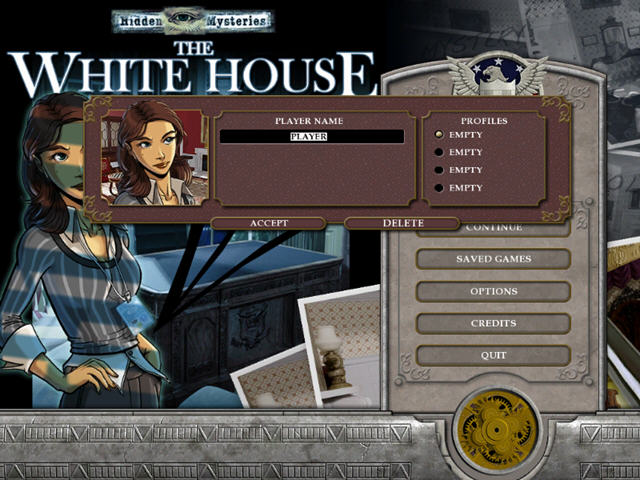Click the Accept button in the profile dialog

point(268,223)
